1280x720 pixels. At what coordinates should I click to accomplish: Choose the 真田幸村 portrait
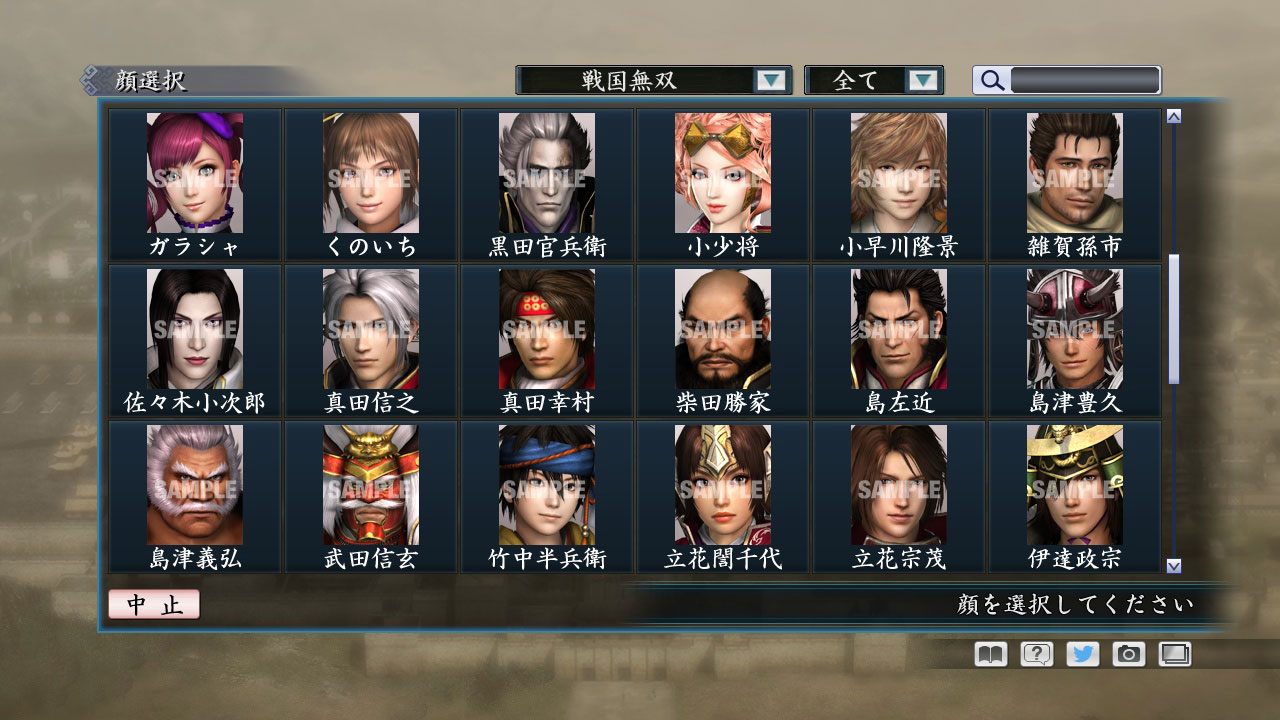(546, 330)
